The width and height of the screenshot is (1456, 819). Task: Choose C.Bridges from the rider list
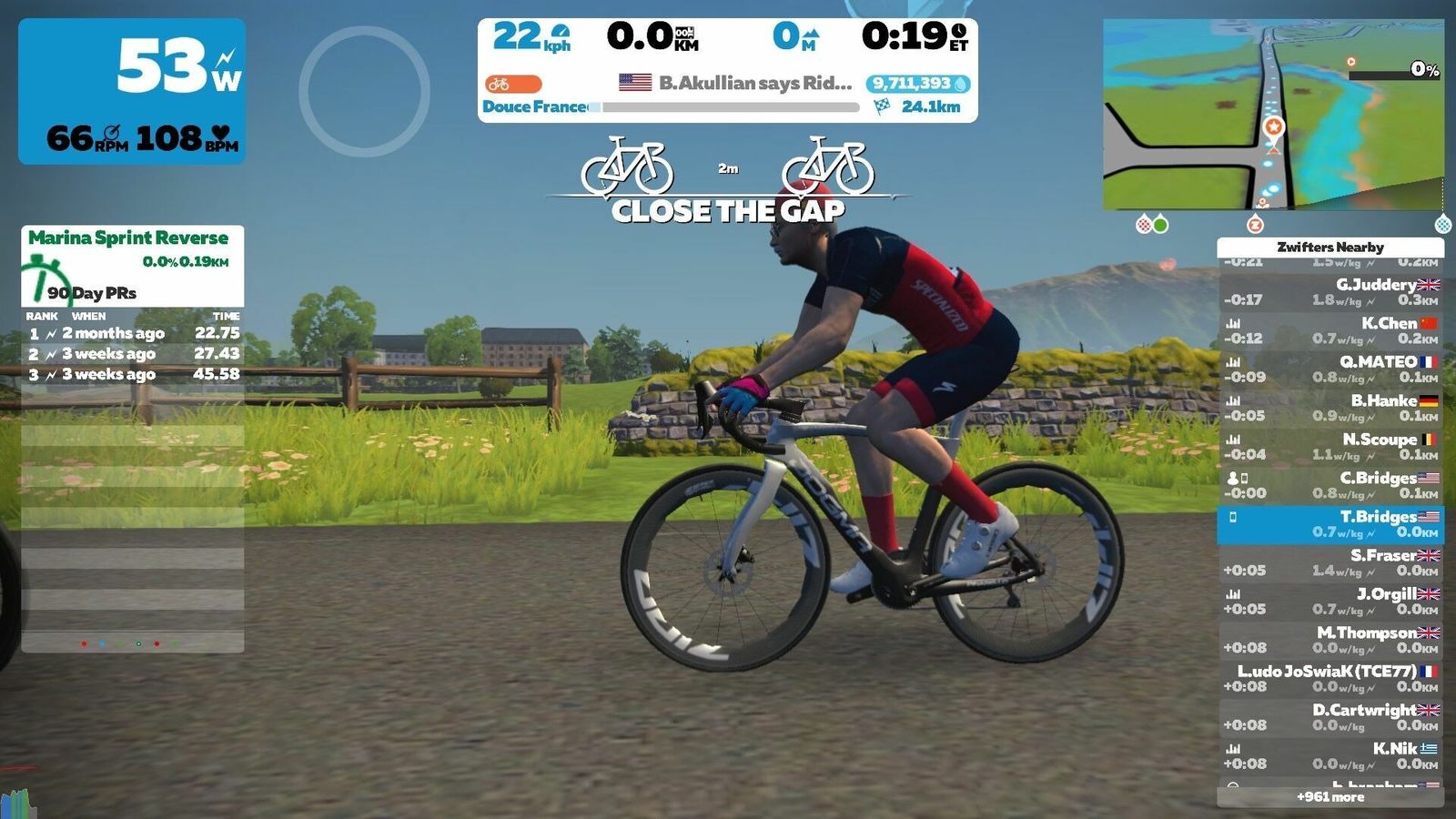click(x=1330, y=486)
